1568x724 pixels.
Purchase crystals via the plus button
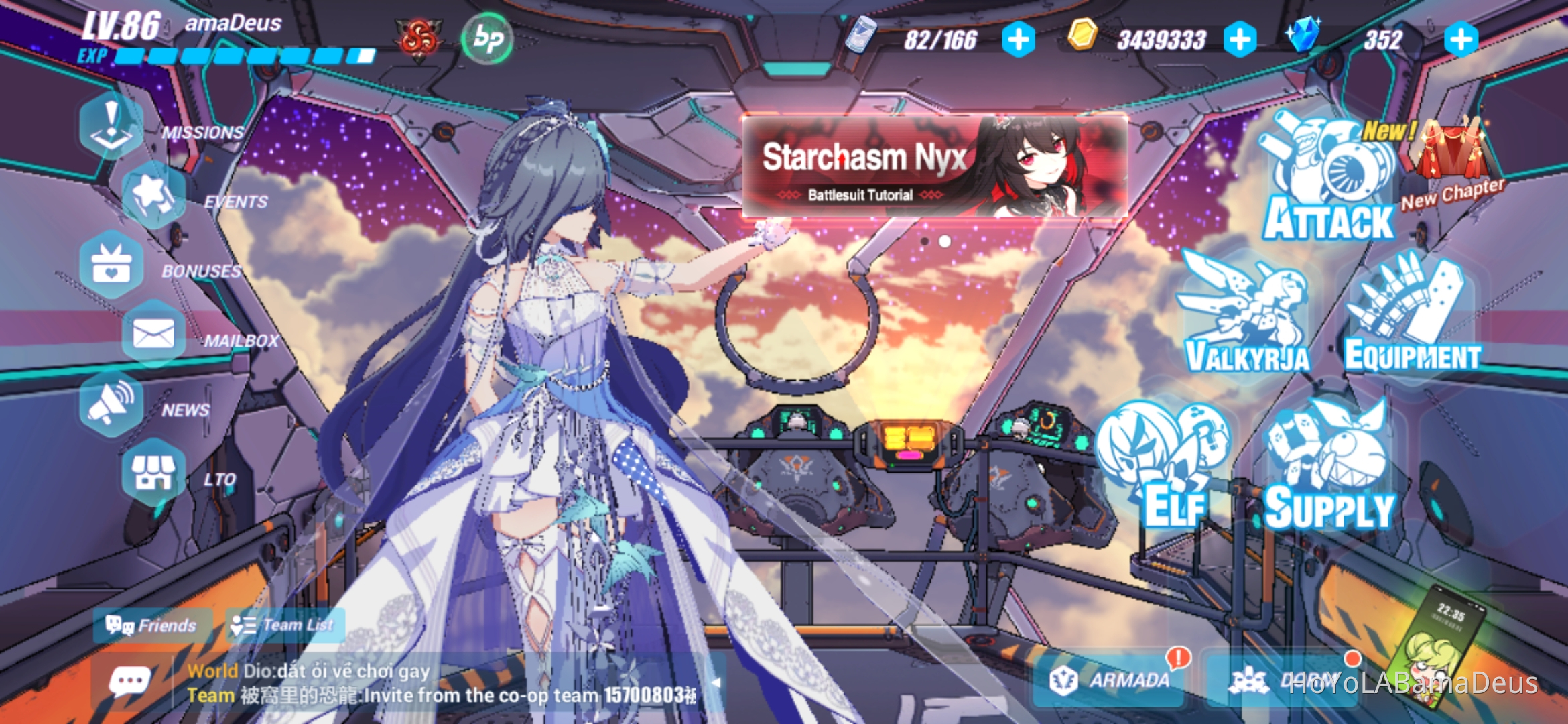[1457, 39]
